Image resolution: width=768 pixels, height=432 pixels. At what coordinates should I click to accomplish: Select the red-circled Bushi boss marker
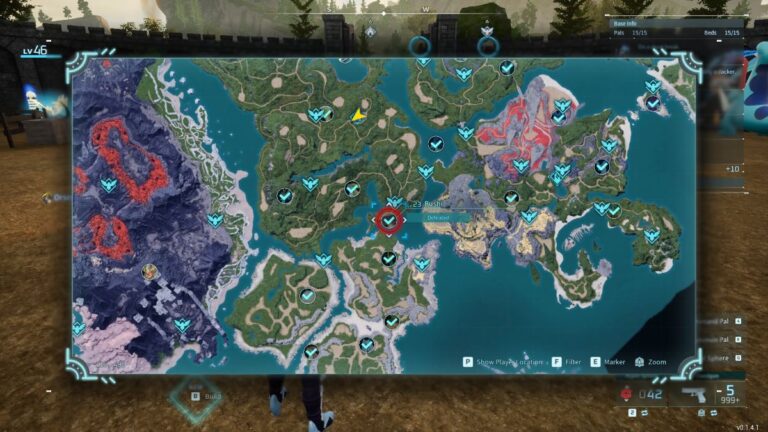(x=388, y=220)
